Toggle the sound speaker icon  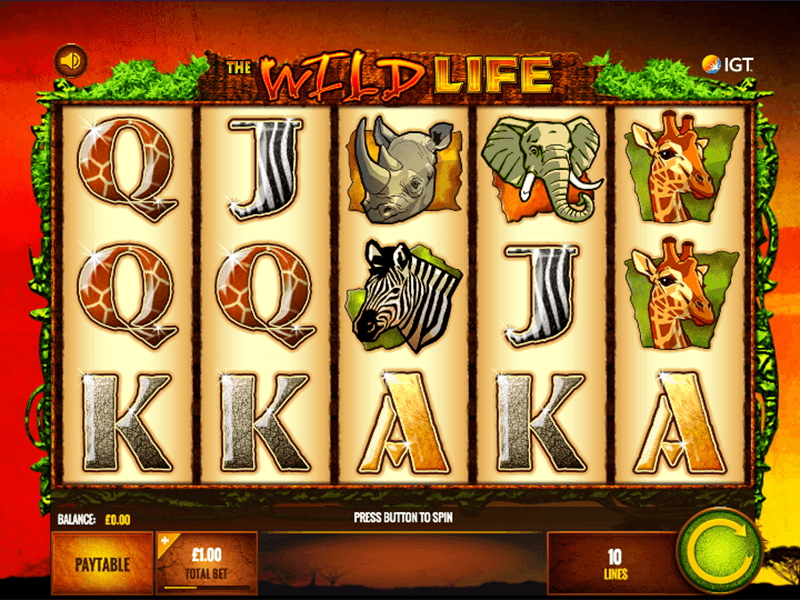pyautogui.click(x=70, y=62)
